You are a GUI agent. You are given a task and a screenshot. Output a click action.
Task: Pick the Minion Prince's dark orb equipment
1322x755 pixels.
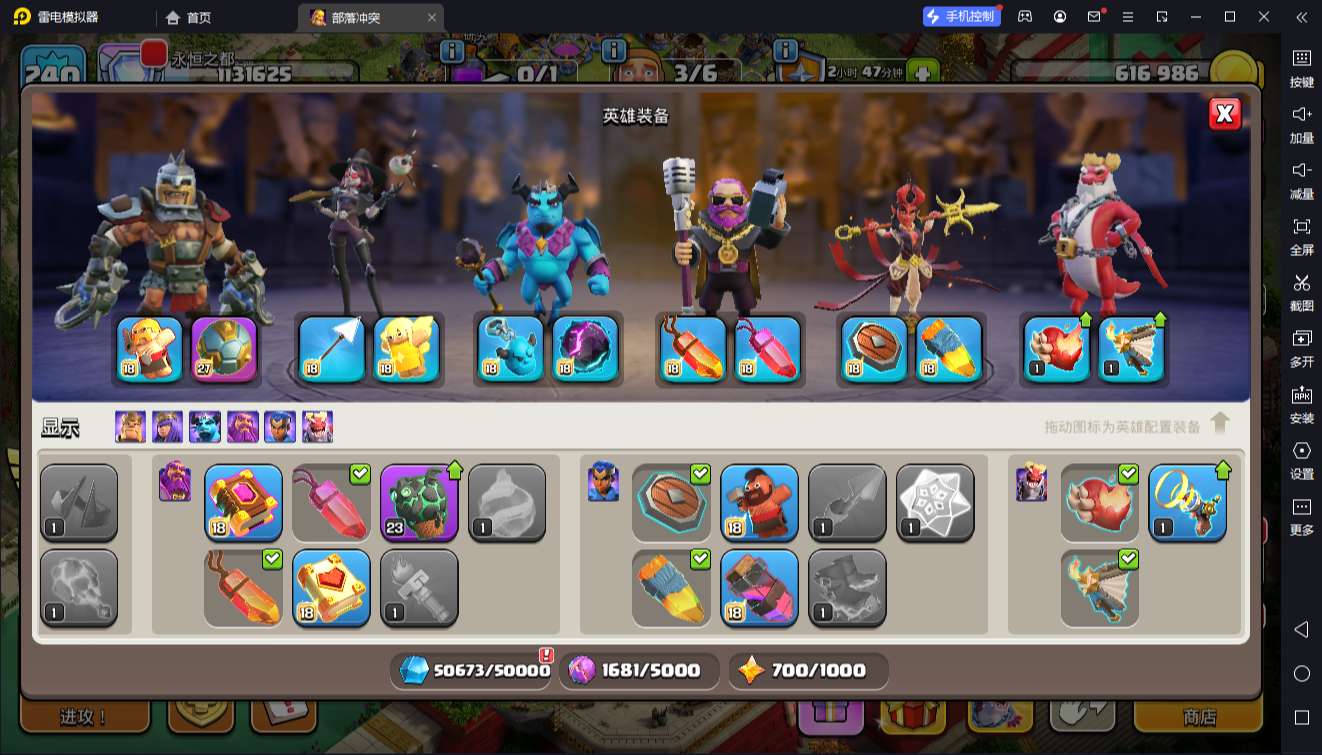pos(585,349)
